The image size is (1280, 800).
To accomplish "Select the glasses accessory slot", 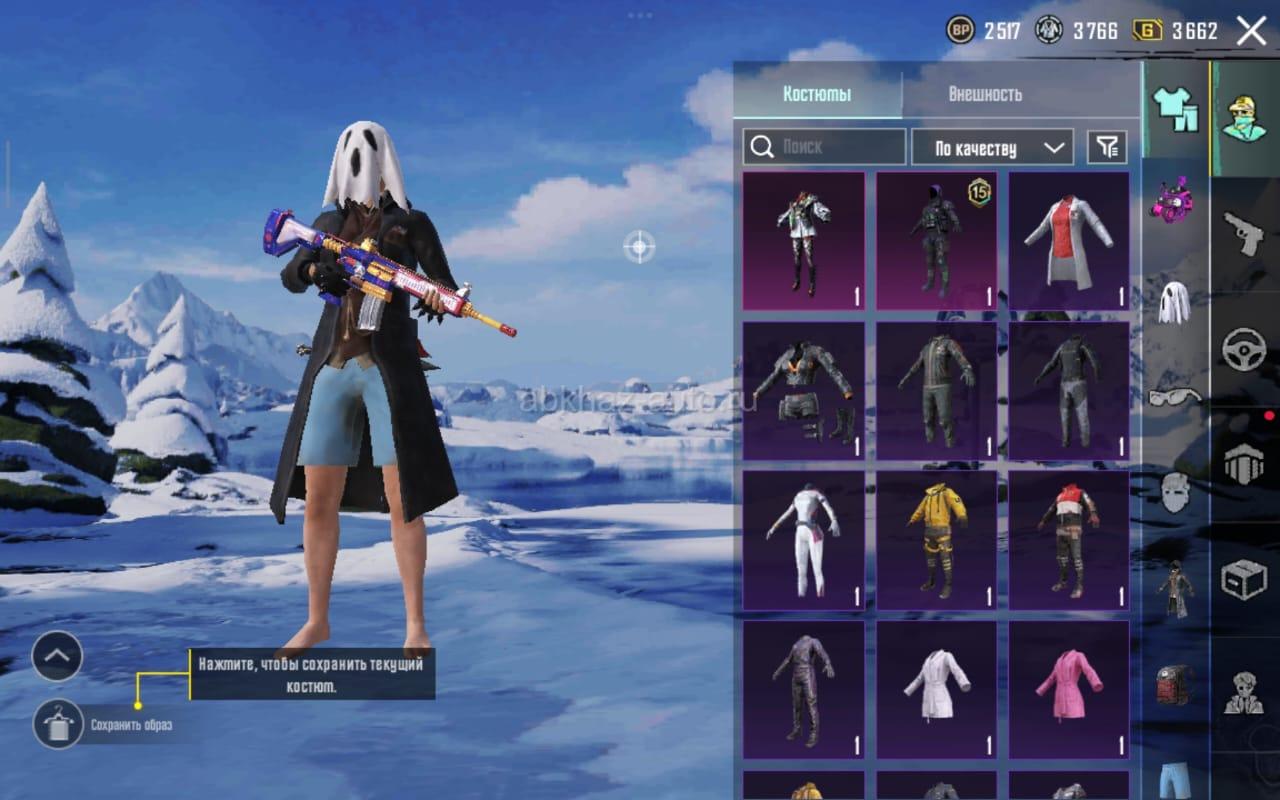I will point(1174,397).
